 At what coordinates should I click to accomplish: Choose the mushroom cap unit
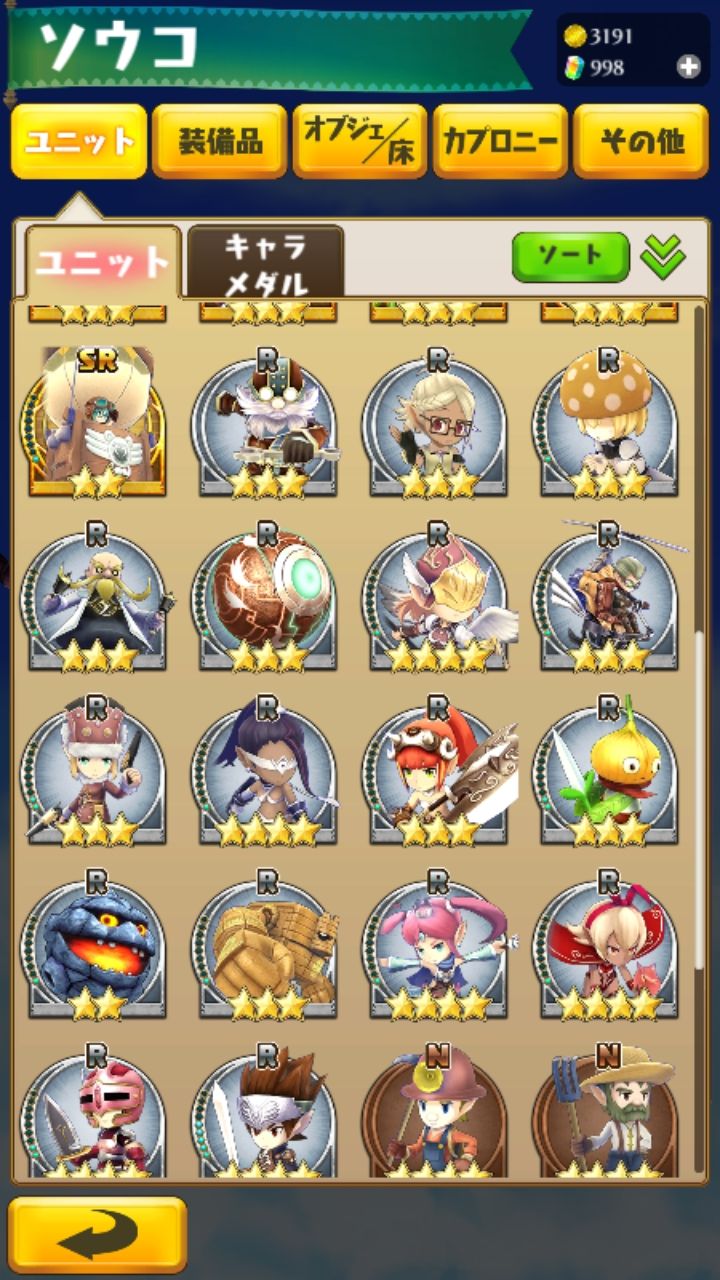click(x=609, y=422)
